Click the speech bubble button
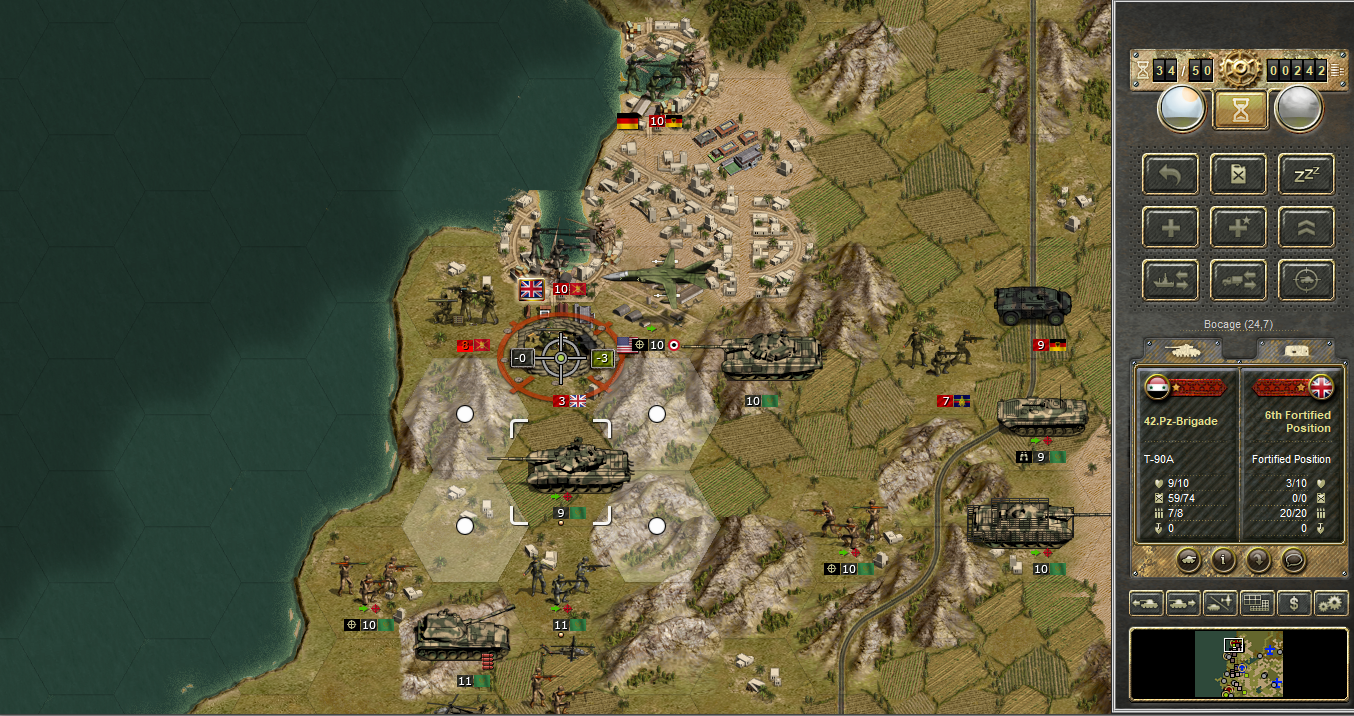This screenshot has width=1354, height=716. tap(1292, 559)
